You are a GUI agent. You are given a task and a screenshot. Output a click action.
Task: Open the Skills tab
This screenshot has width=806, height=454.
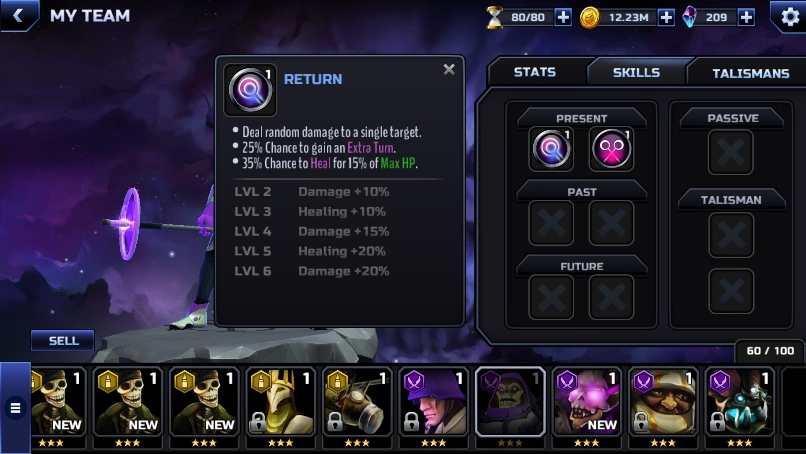636,72
